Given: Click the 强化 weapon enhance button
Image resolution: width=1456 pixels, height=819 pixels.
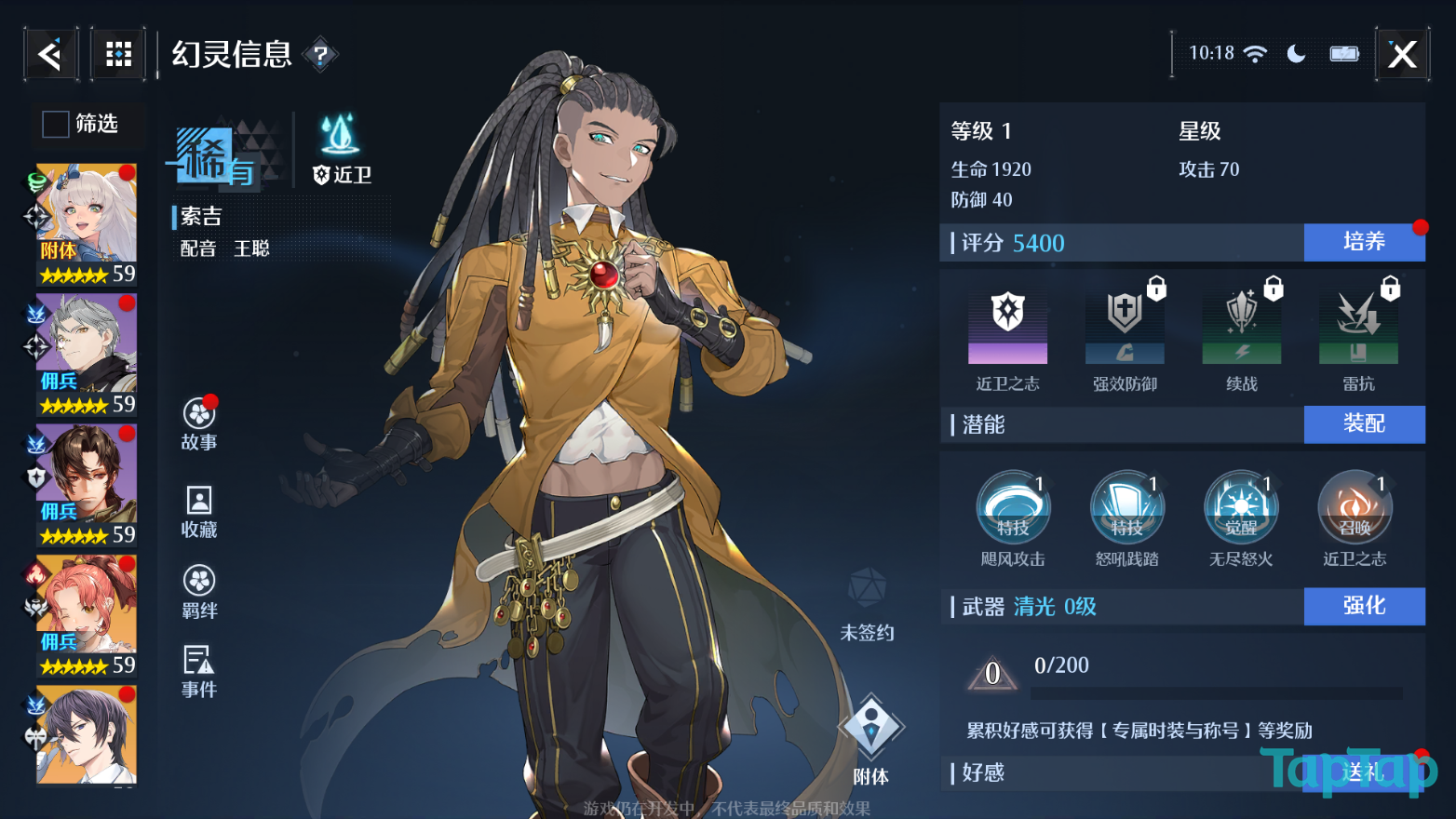Looking at the screenshot, I should tap(1364, 606).
